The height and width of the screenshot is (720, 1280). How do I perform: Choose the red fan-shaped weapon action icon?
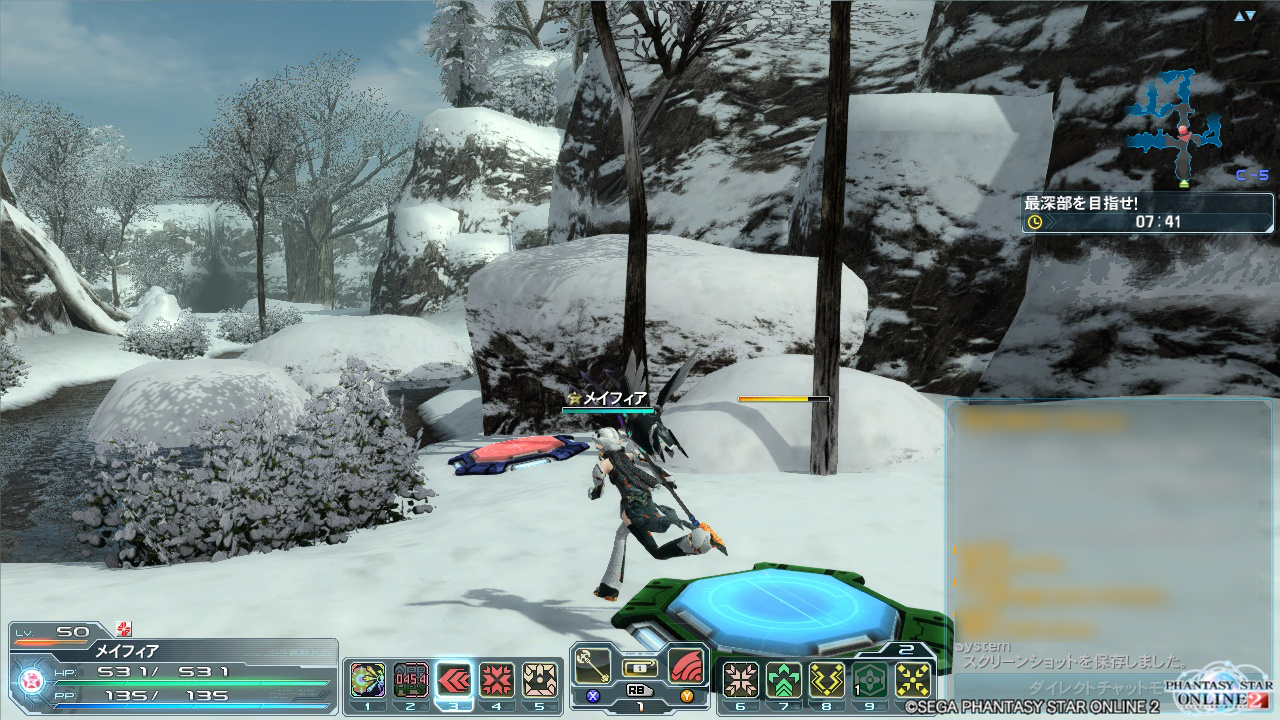pyautogui.click(x=686, y=665)
